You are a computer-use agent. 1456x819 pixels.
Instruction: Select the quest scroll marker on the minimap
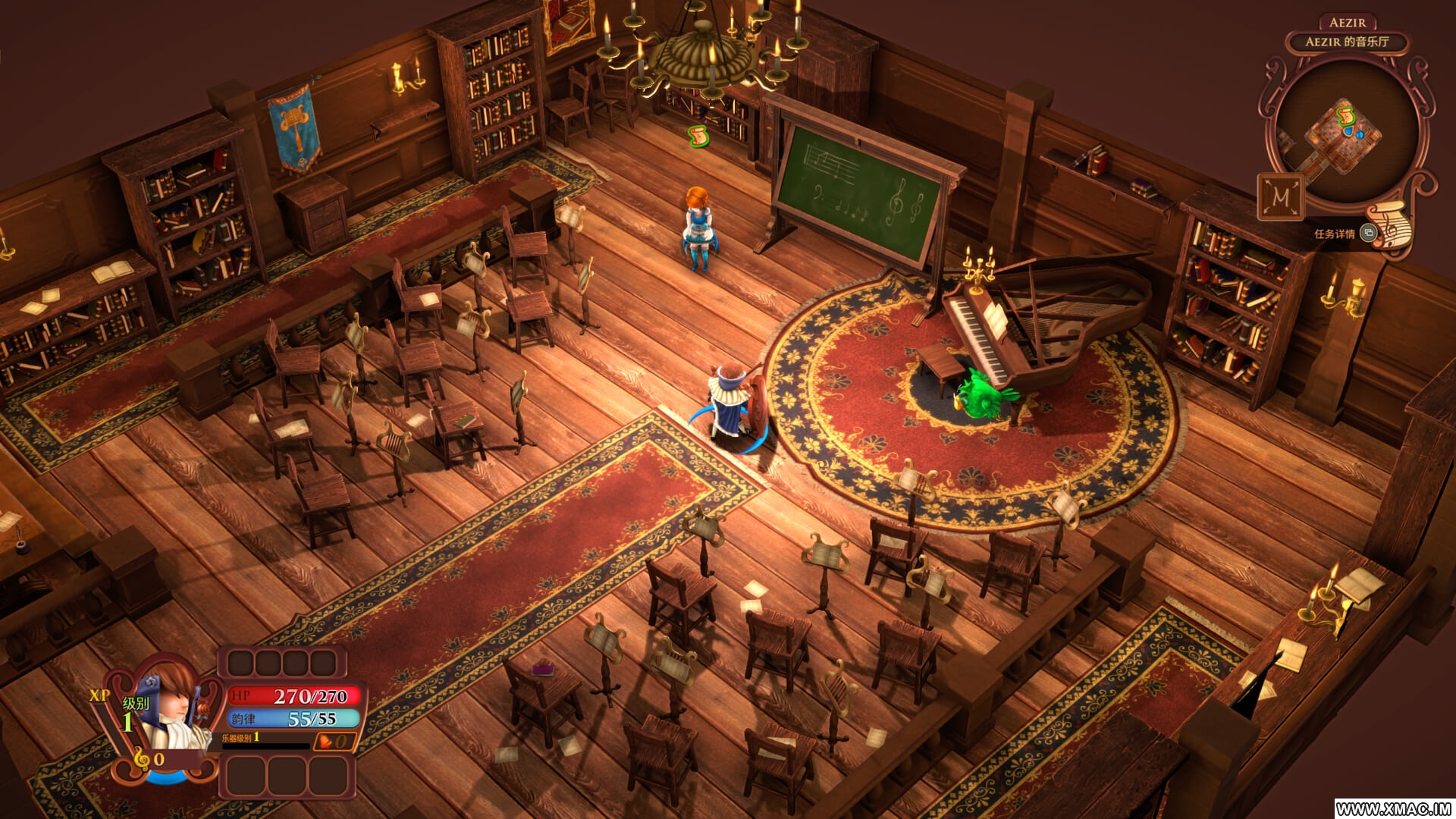click(1346, 115)
